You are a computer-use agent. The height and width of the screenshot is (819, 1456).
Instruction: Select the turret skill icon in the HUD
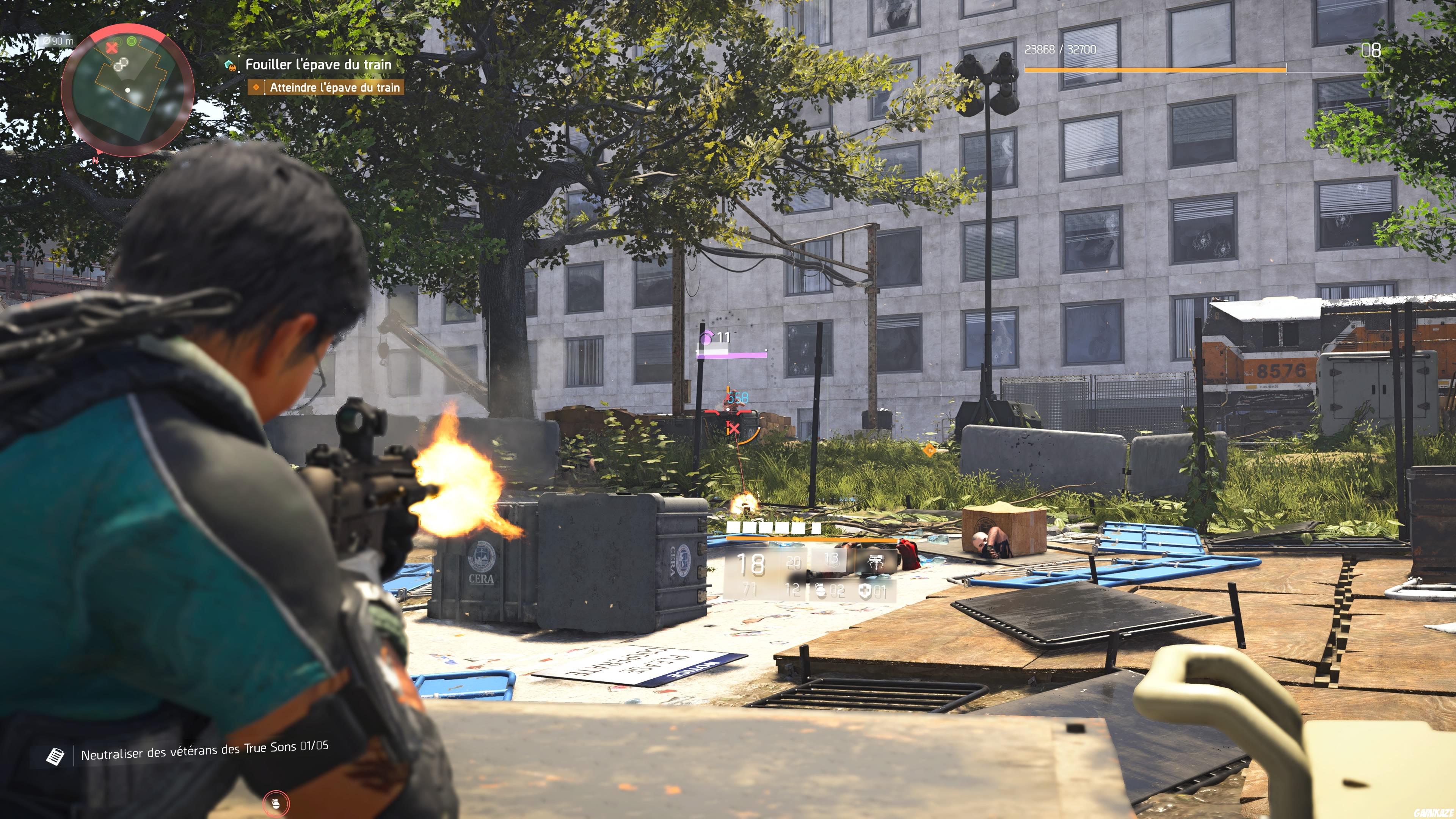[x=875, y=562]
